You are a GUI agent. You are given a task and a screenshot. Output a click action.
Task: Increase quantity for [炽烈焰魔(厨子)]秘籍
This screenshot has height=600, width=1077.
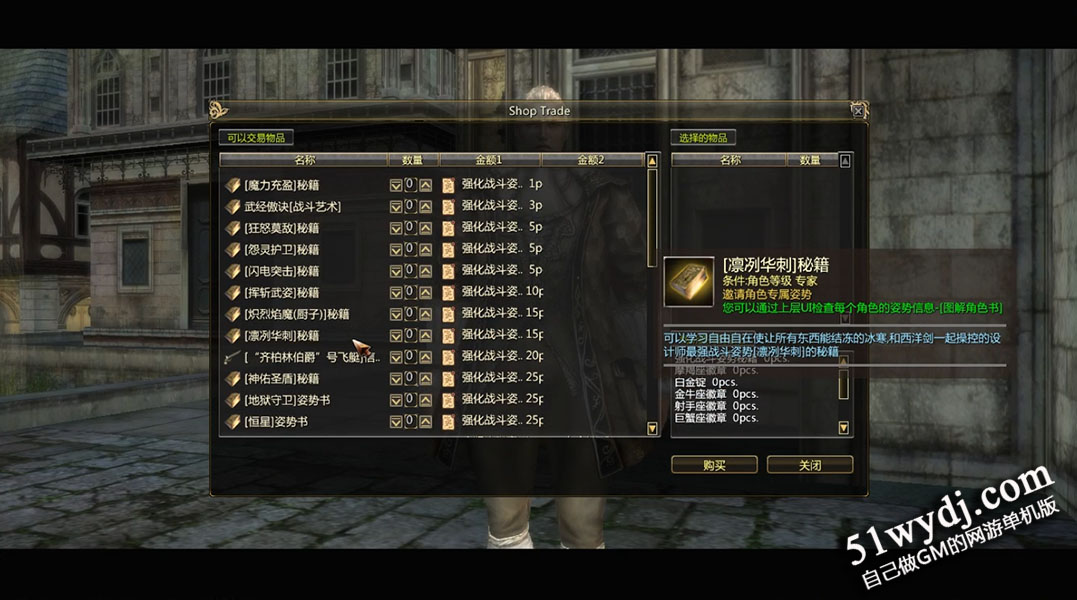[426, 314]
